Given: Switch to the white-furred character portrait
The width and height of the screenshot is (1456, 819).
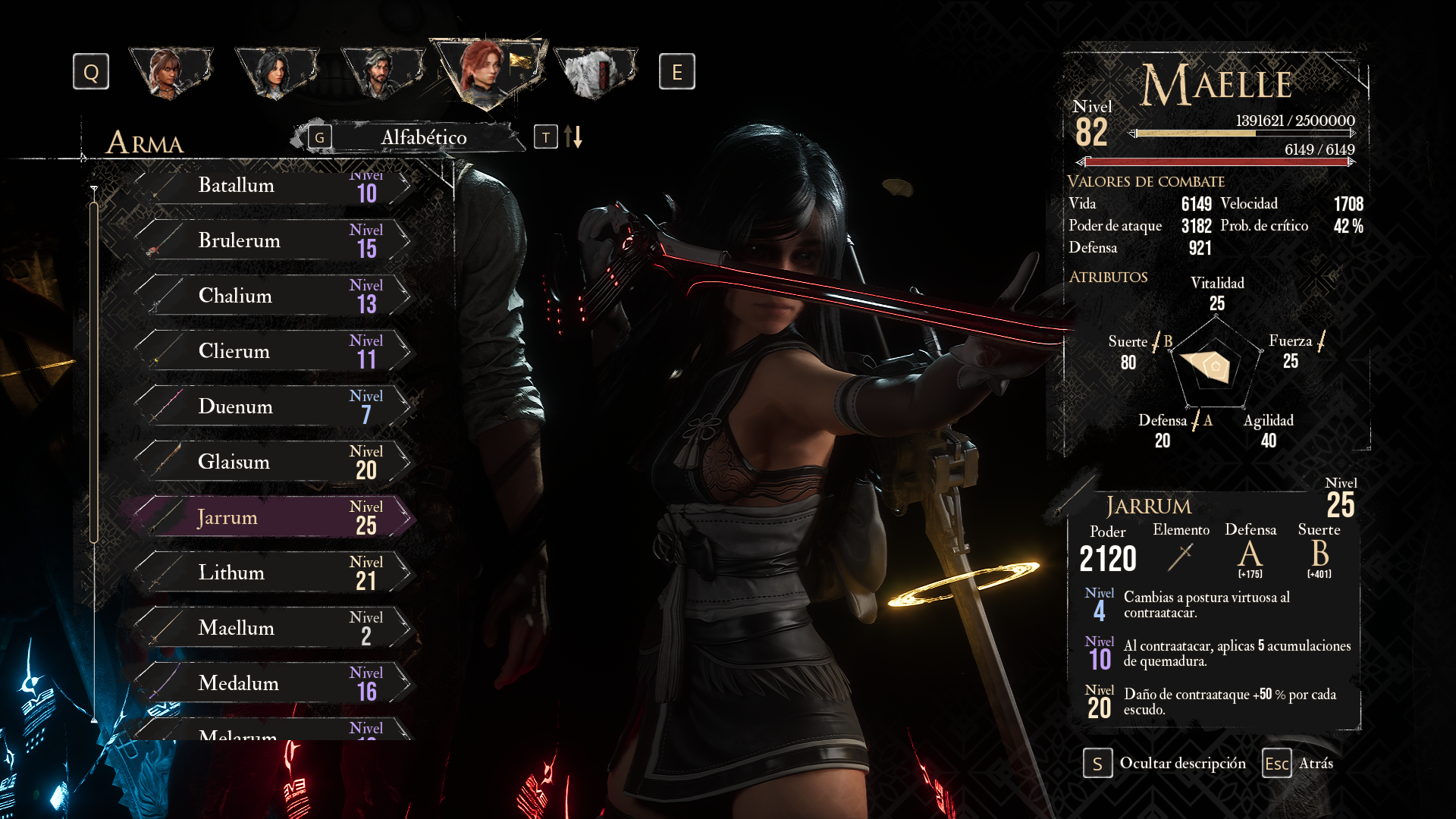Looking at the screenshot, I should coord(595,72).
